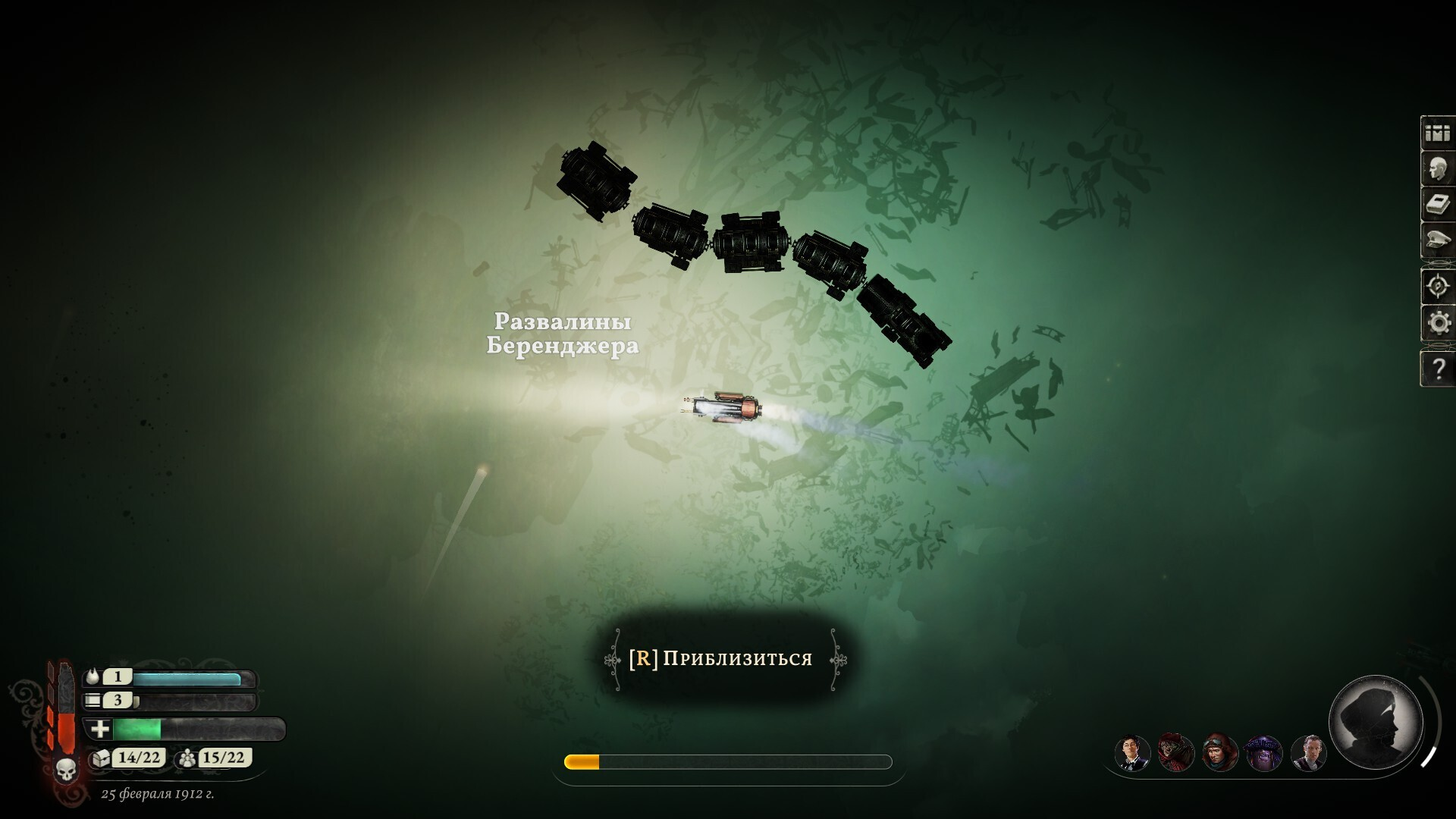Viewport: 1456px width, 819px height.
Task: Show the officers cap panel
Action: [x=1437, y=241]
